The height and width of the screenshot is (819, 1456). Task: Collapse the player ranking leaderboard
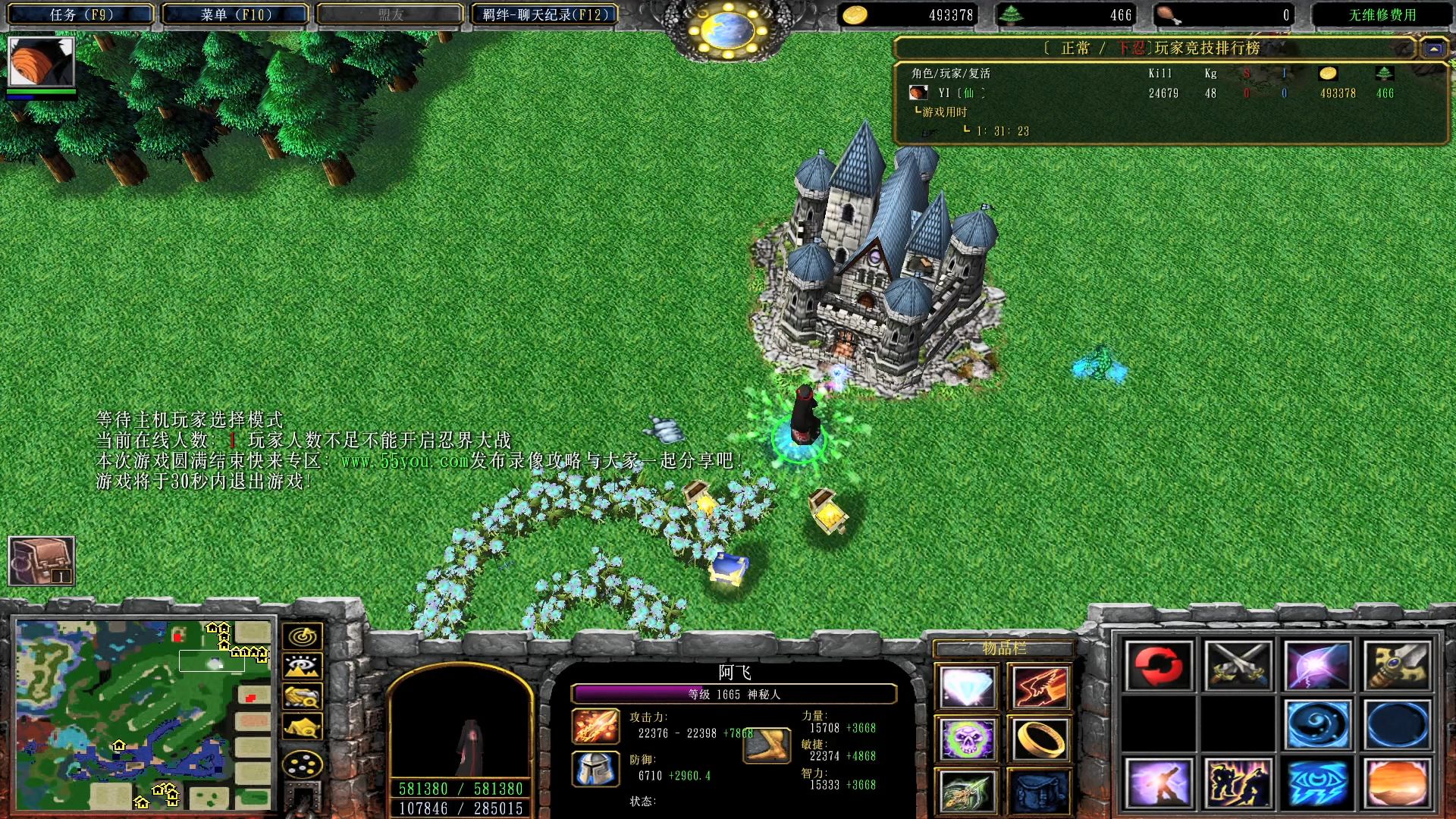(1433, 49)
